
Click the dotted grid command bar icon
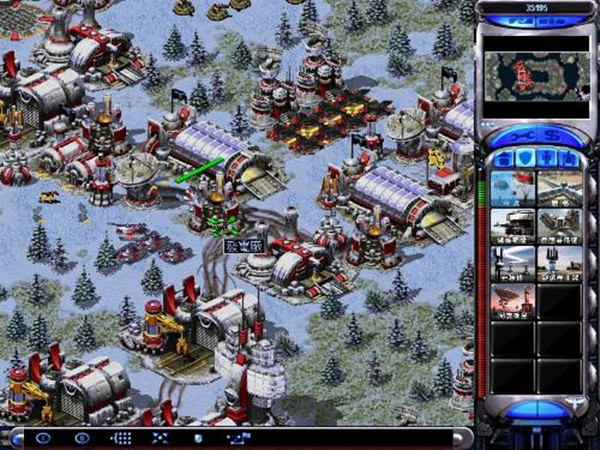122,438
